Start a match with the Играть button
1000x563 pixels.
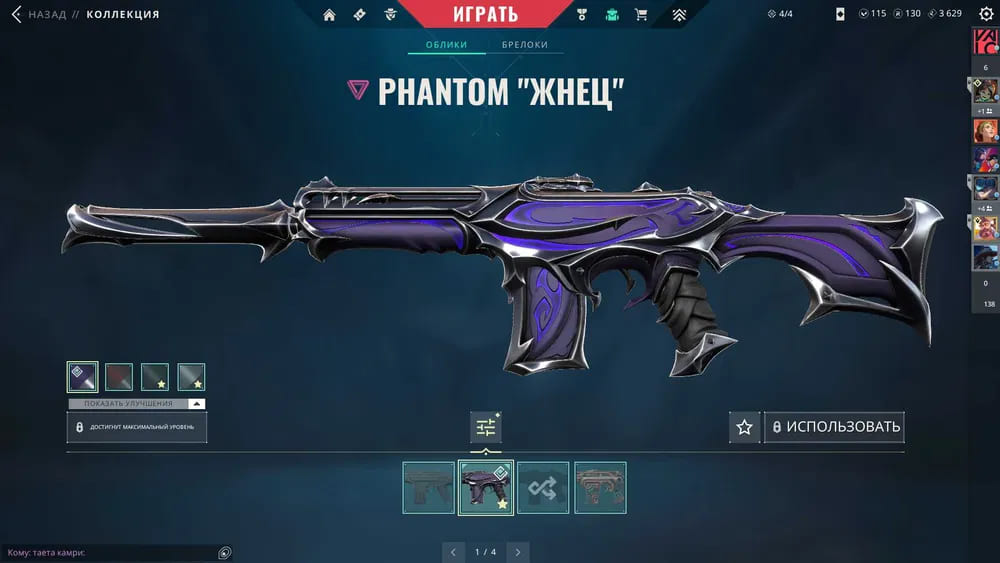click(485, 14)
